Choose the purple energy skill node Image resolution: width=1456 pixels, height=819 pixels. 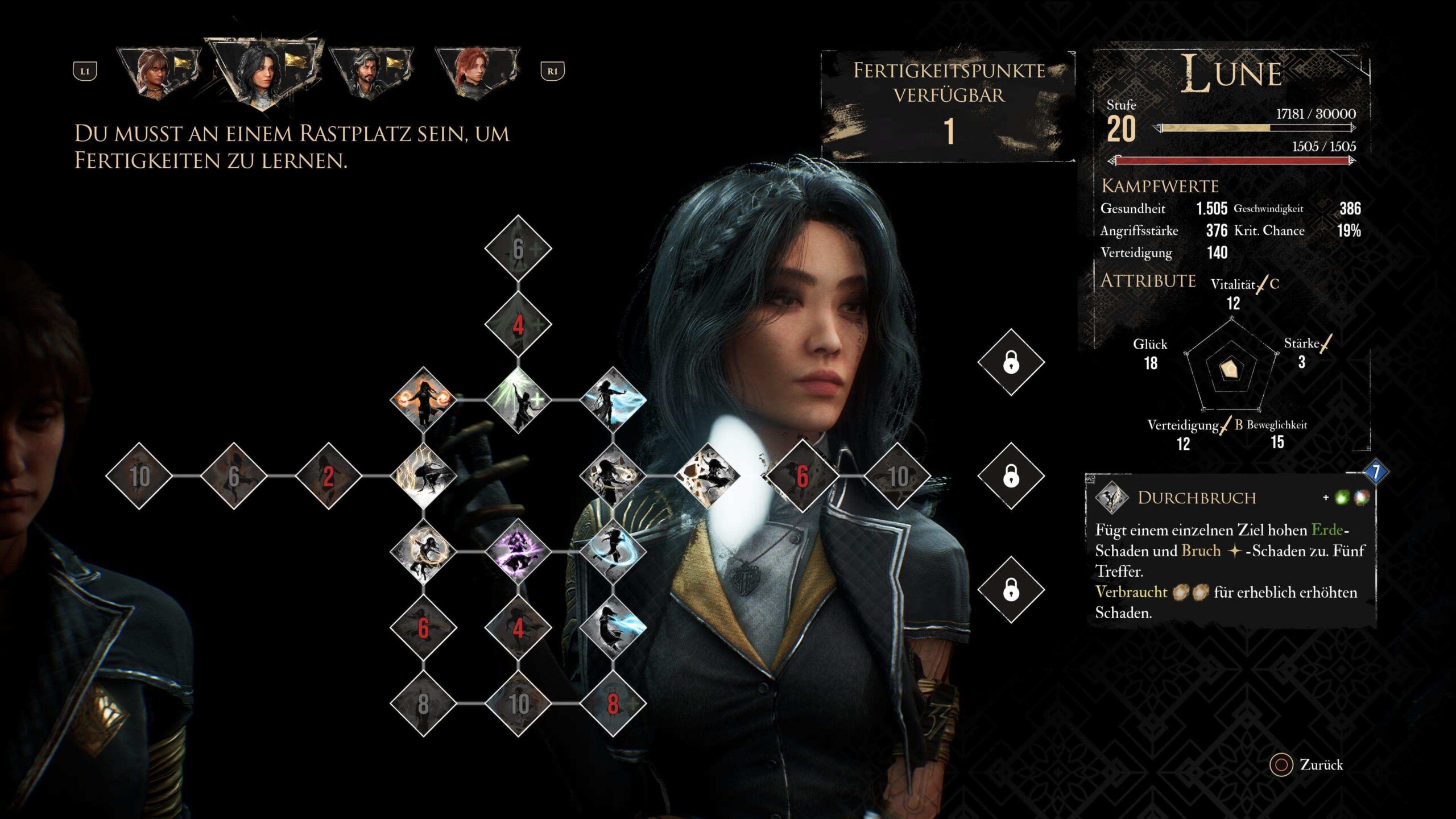tap(518, 552)
